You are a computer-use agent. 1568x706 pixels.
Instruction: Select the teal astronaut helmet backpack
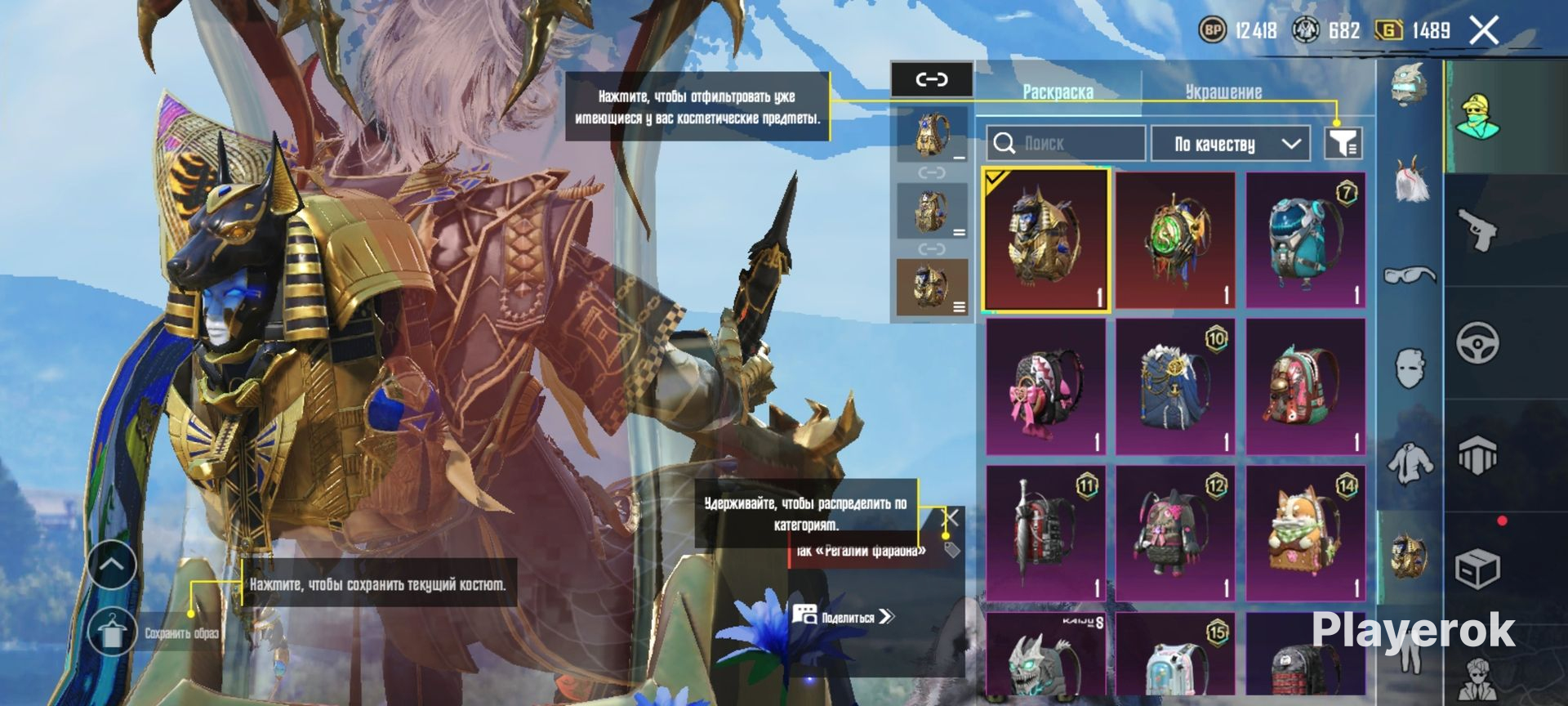[x=1305, y=240]
